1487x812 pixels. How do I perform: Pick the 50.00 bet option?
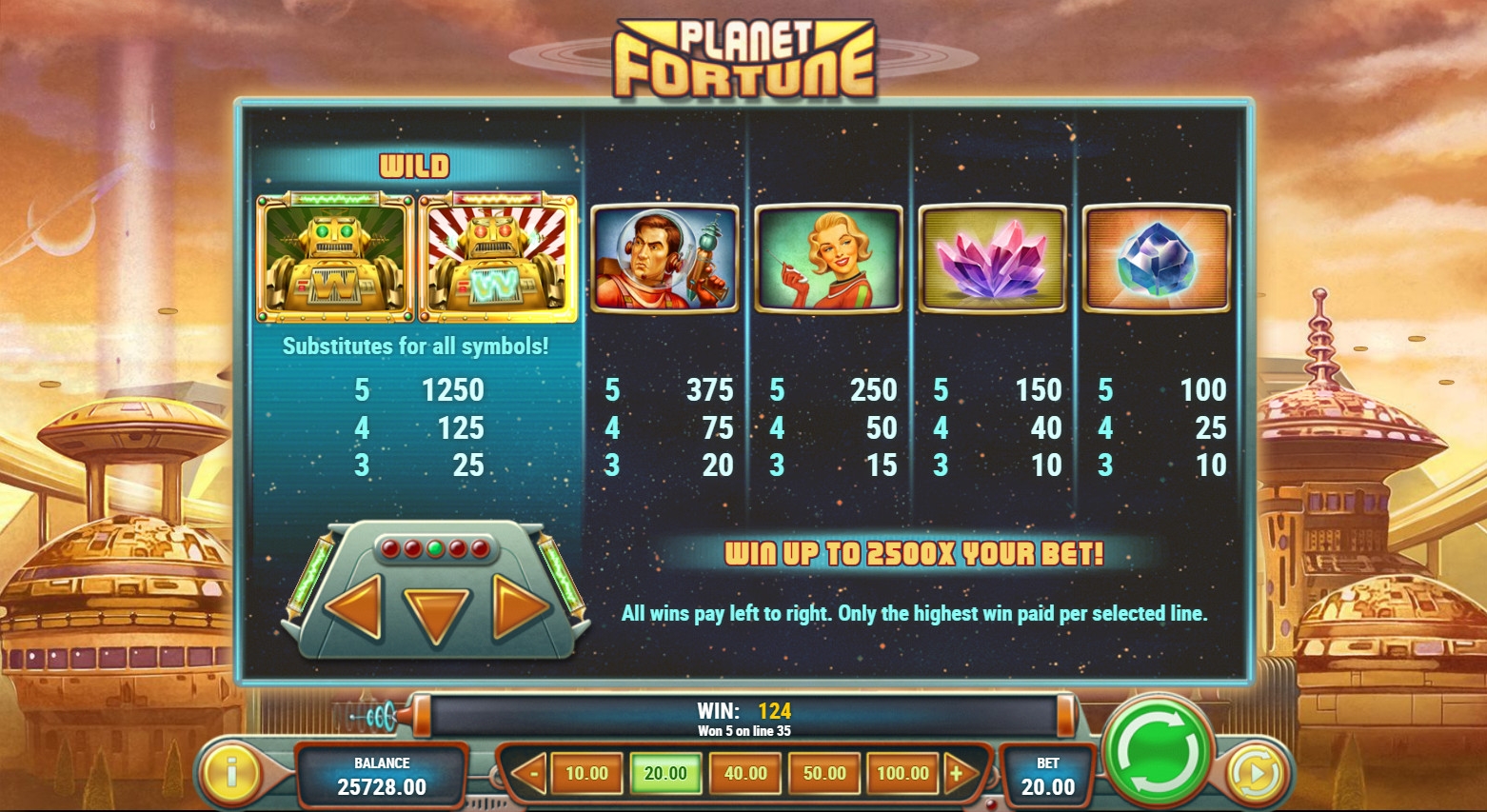point(824,773)
